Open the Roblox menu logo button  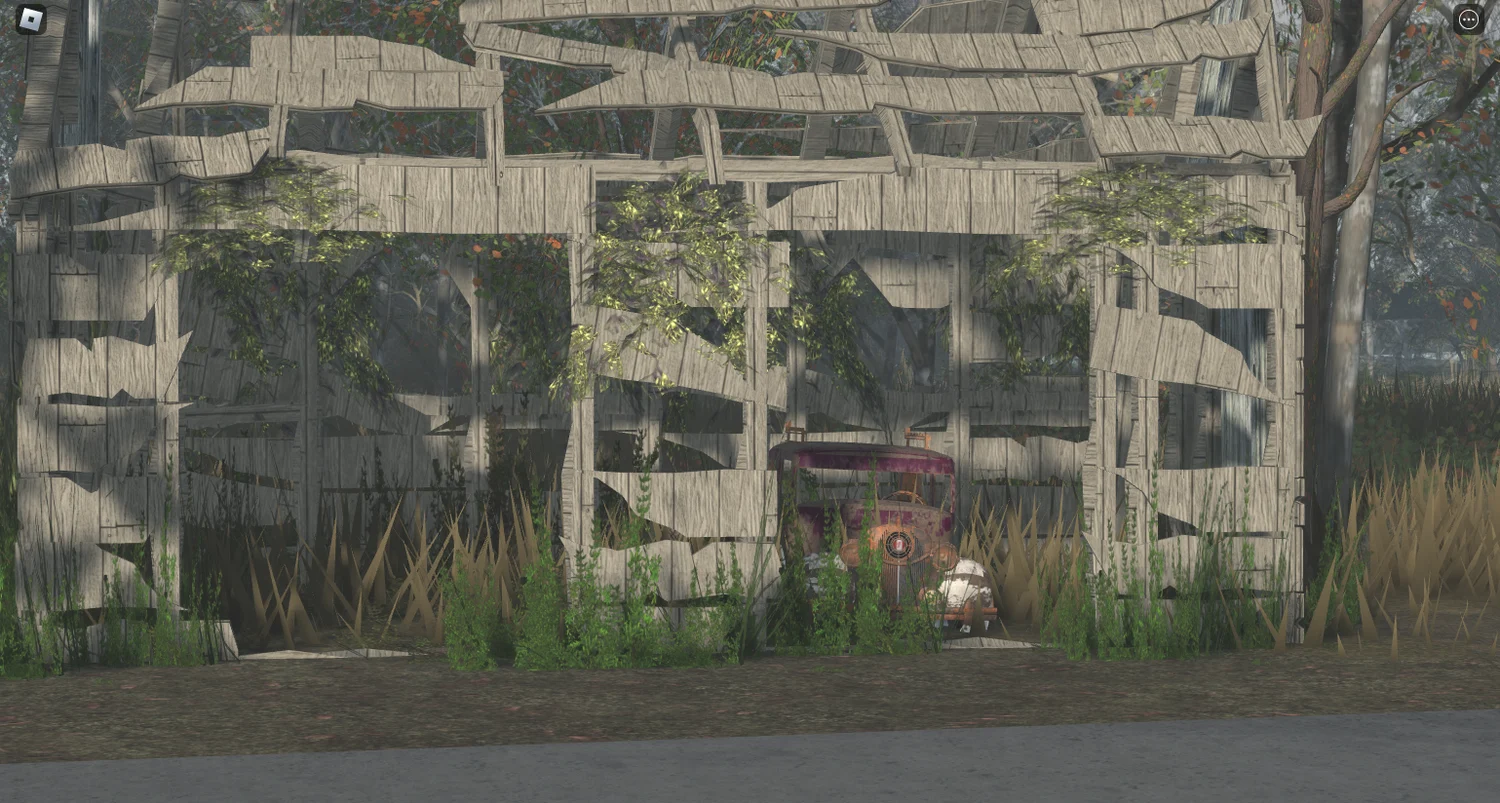(31, 19)
